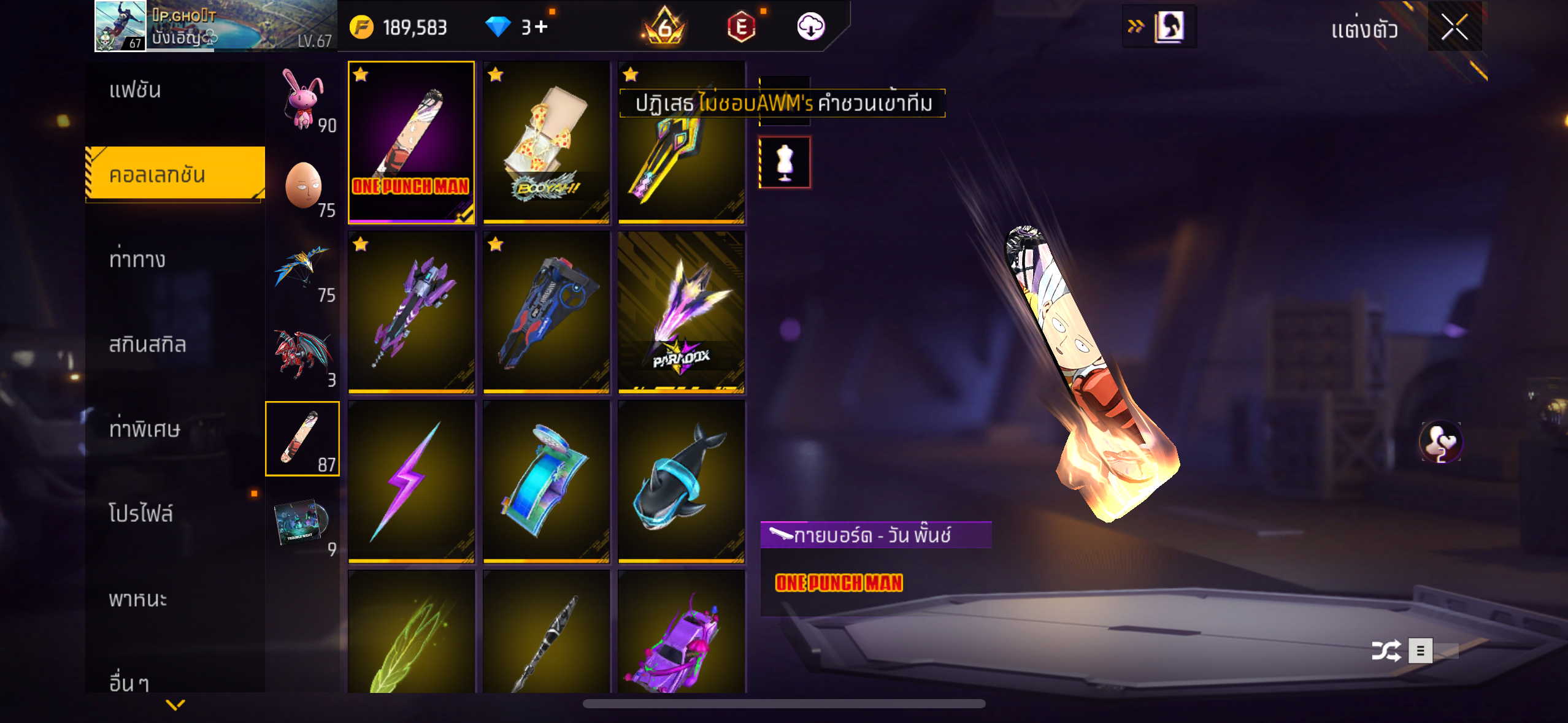Select the One Punch Man surfboard tile
Screen dimensions: 1568x723
point(411,142)
